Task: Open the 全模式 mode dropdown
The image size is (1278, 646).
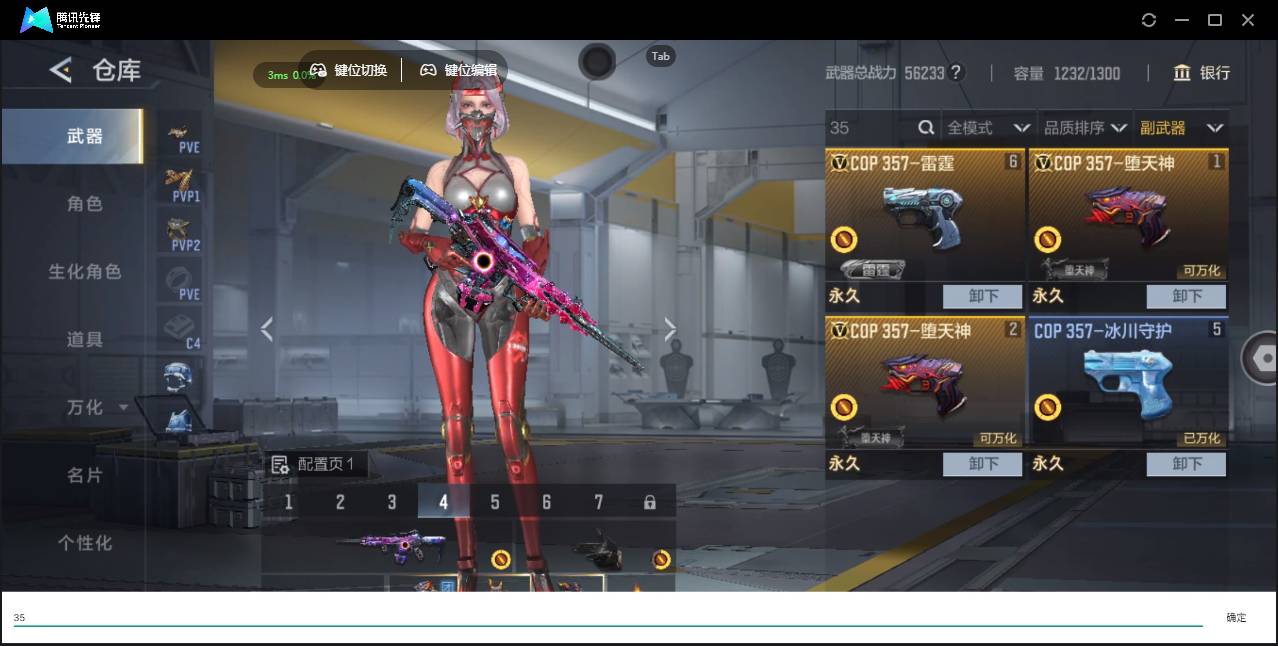Action: pos(988,128)
